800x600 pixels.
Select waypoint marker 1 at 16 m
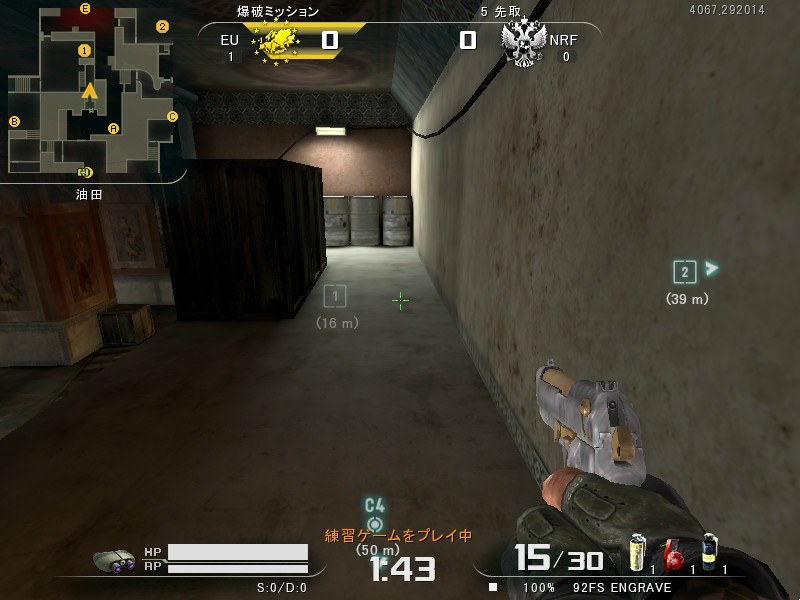(336, 295)
